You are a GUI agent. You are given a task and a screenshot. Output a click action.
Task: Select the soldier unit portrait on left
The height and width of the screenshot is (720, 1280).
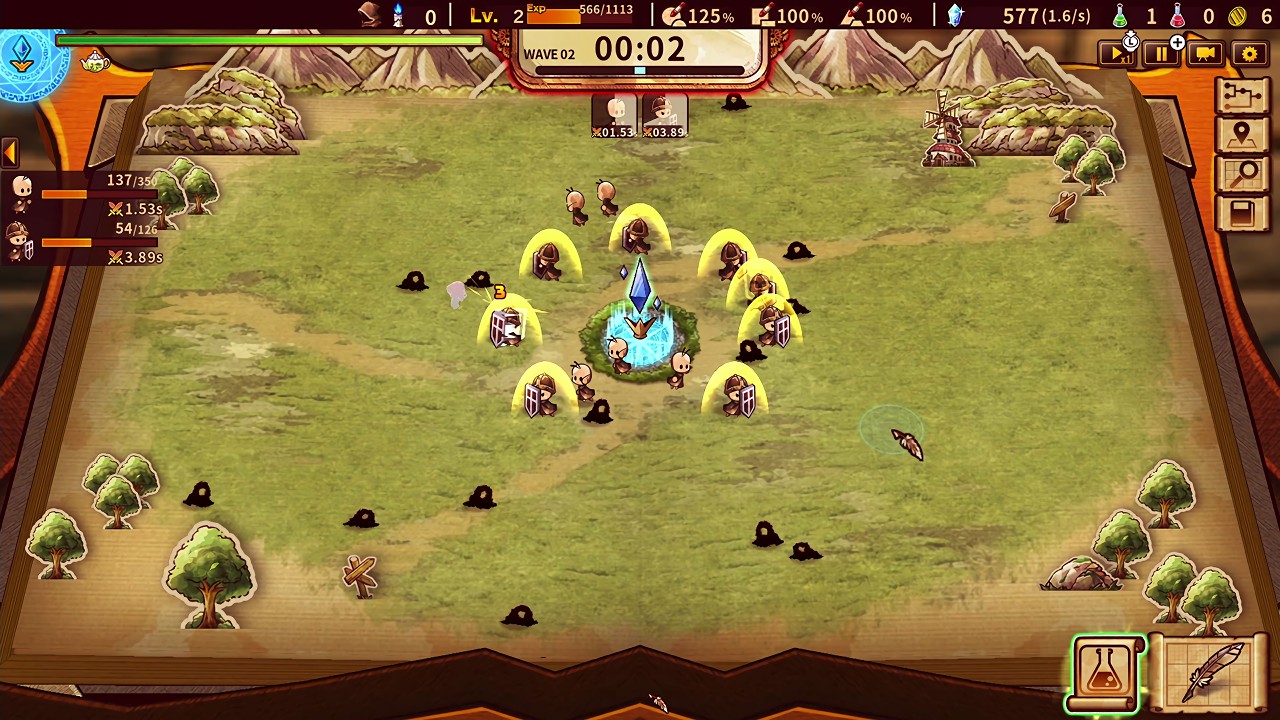[x=22, y=240]
